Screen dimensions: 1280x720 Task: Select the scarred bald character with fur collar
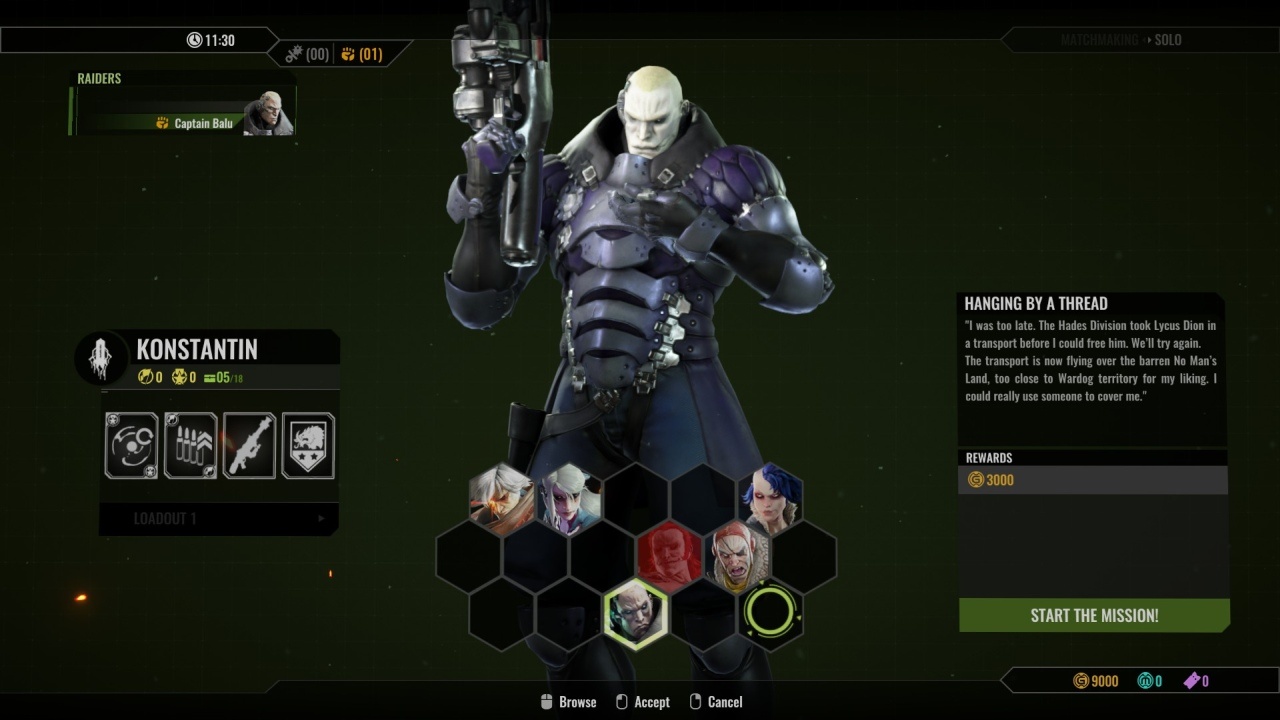tap(738, 556)
